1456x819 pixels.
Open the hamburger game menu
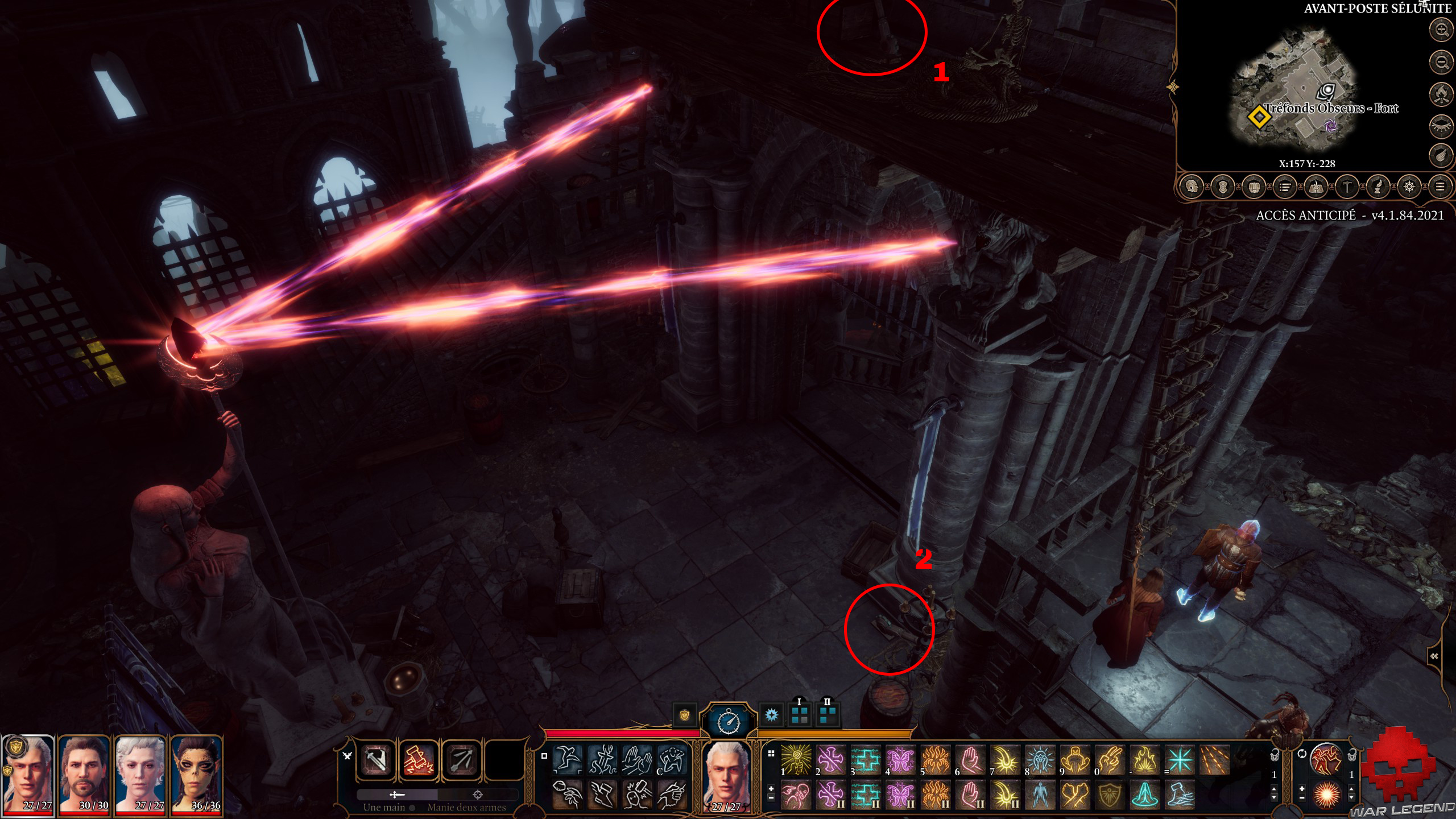1440,187
